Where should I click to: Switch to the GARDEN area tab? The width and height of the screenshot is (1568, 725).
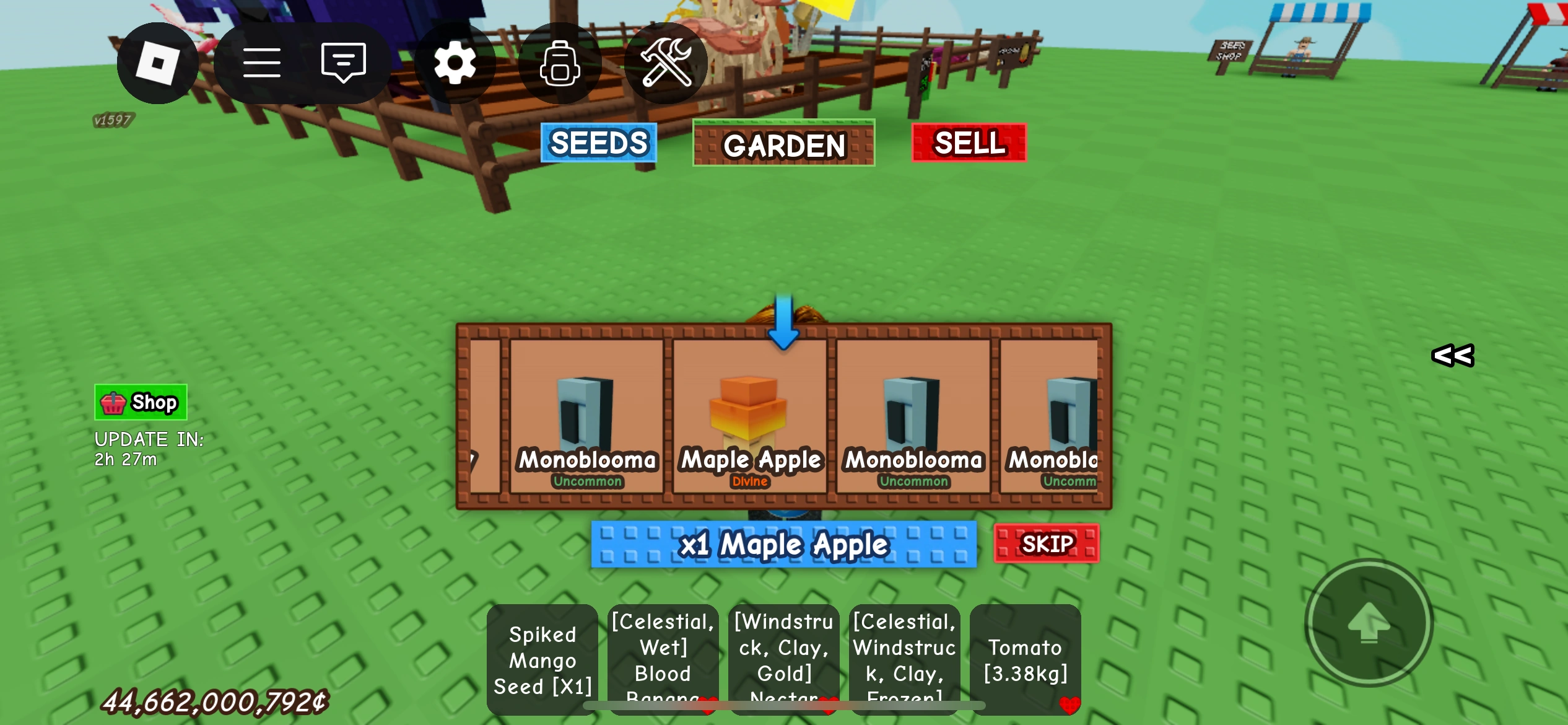click(x=783, y=144)
